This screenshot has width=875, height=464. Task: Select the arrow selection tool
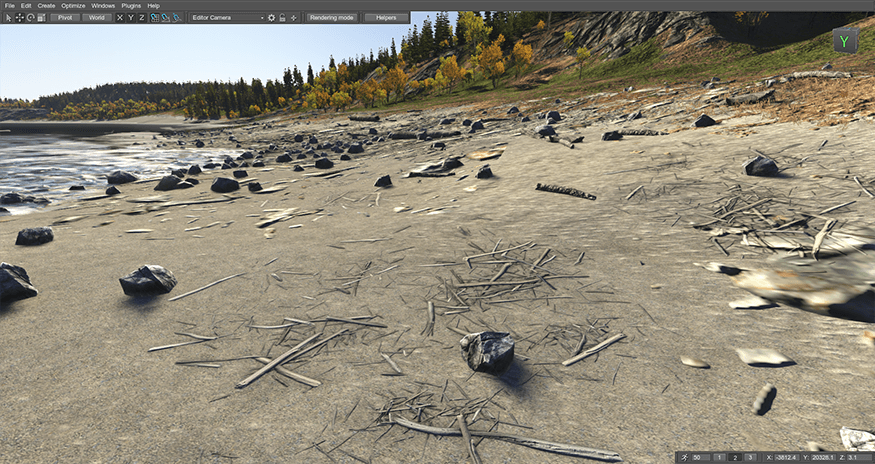(8, 18)
